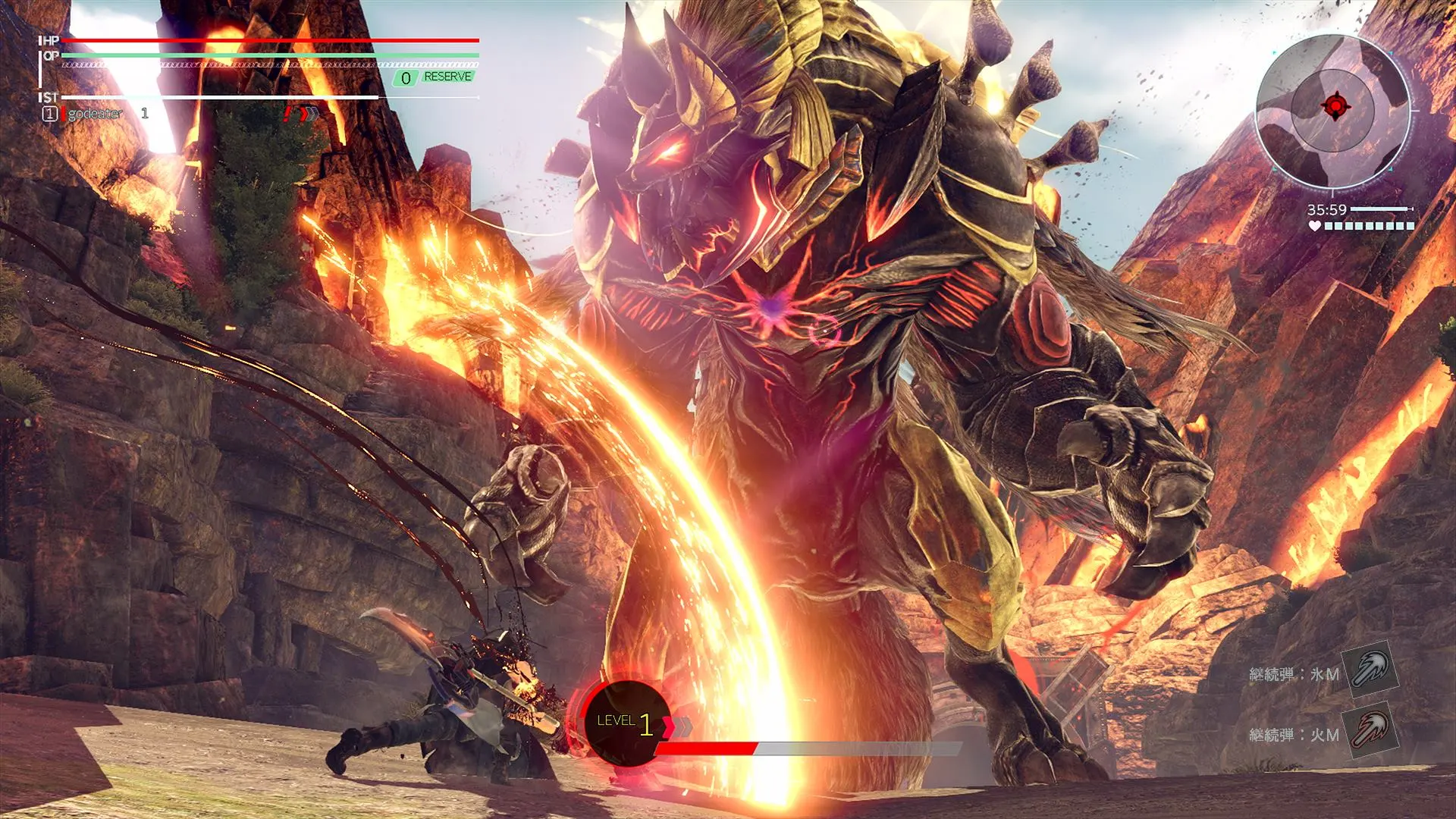
Task: Select the godeater name label
Action: pyautogui.click(x=93, y=114)
